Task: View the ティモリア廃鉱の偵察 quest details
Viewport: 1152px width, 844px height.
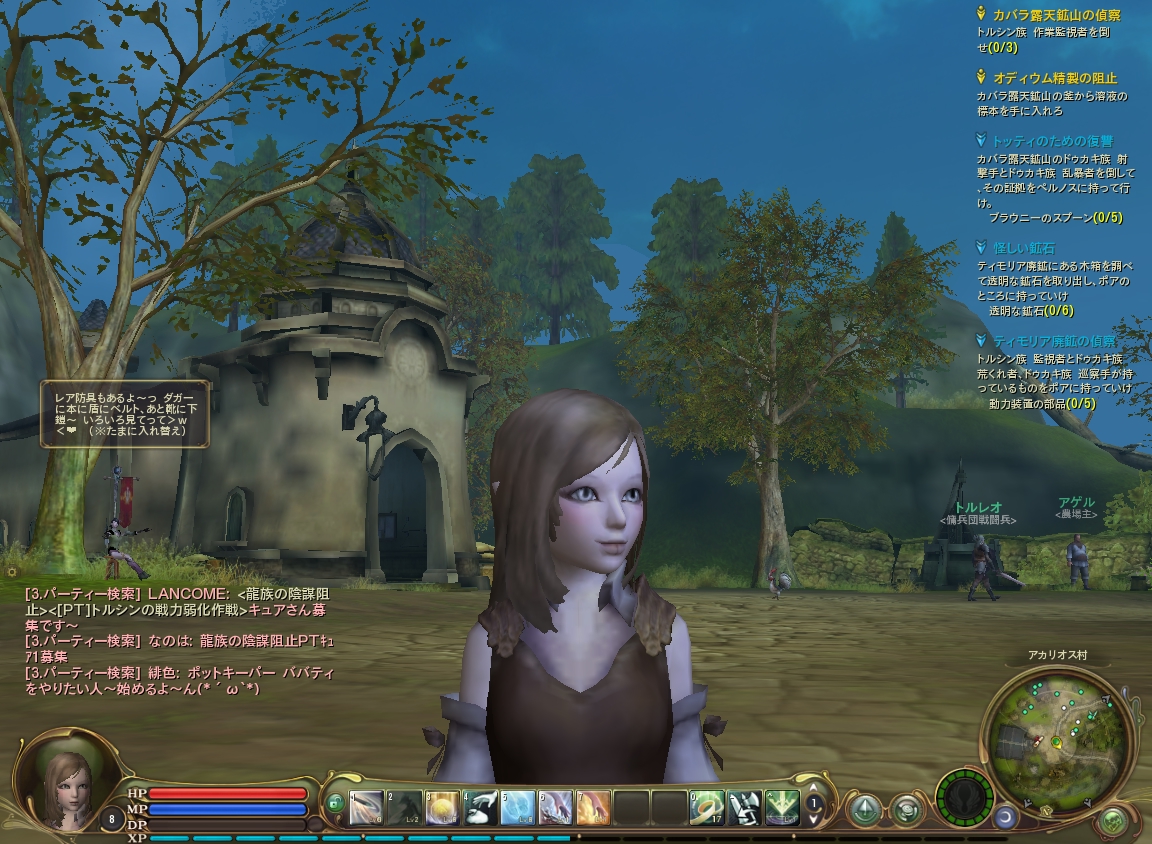Action: (x=1054, y=341)
